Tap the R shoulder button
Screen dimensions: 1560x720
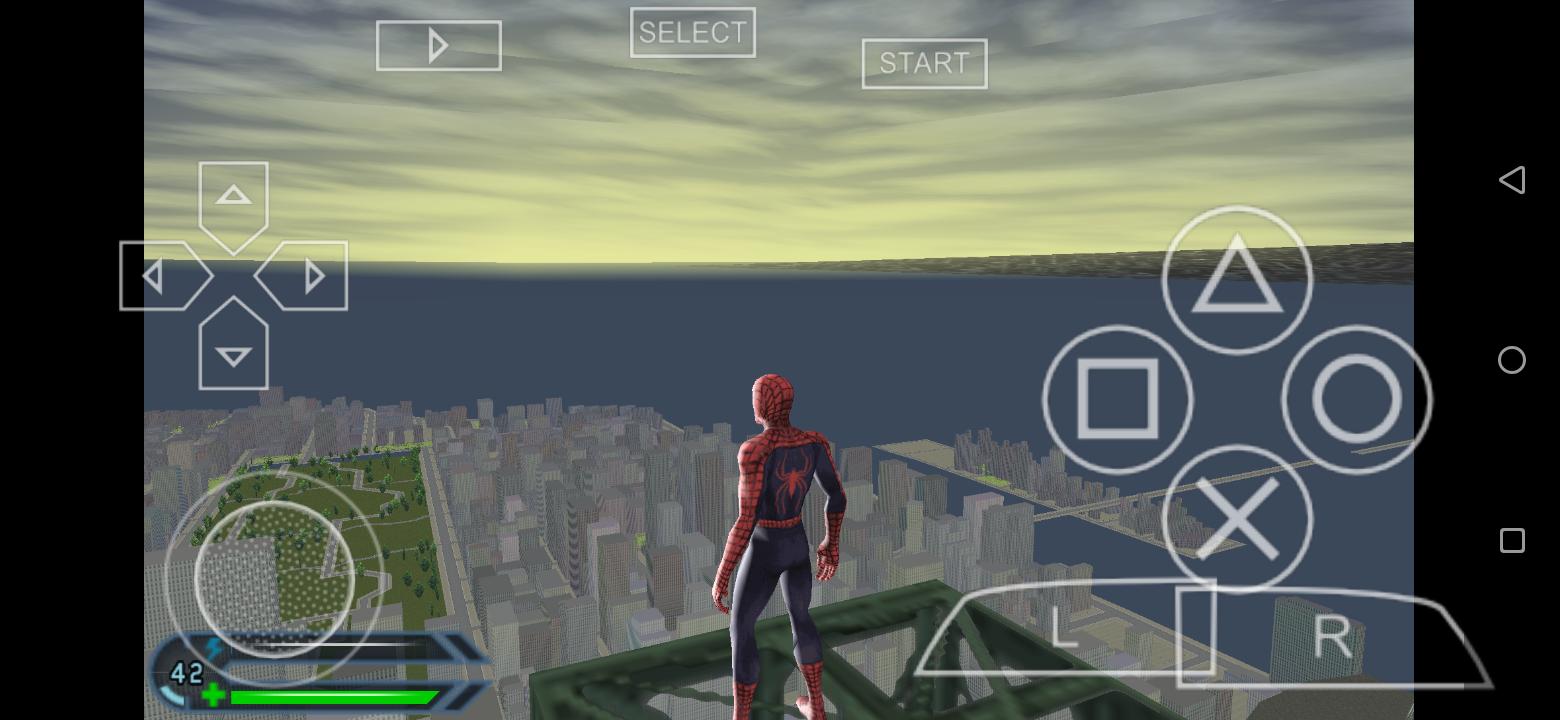point(1332,636)
